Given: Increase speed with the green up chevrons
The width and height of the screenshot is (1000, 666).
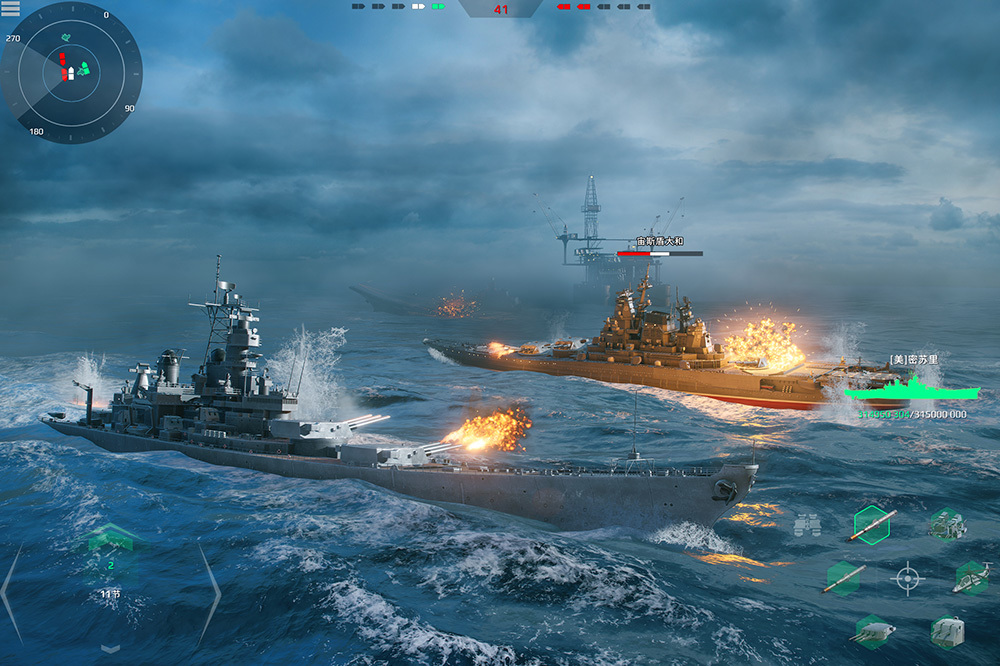Looking at the screenshot, I should (110, 539).
